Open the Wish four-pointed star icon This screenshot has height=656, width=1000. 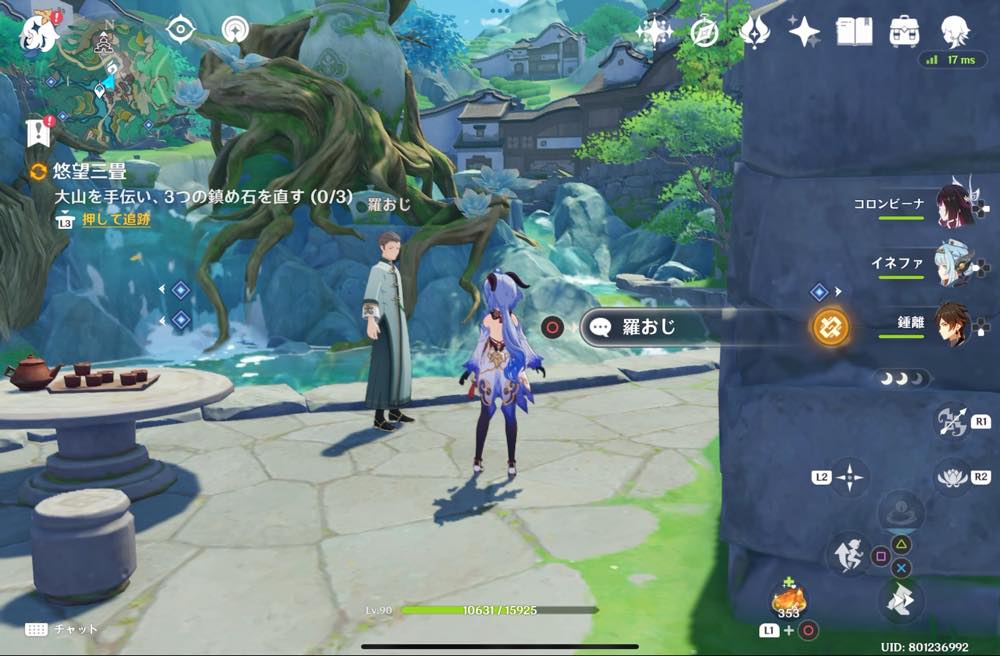tap(804, 32)
